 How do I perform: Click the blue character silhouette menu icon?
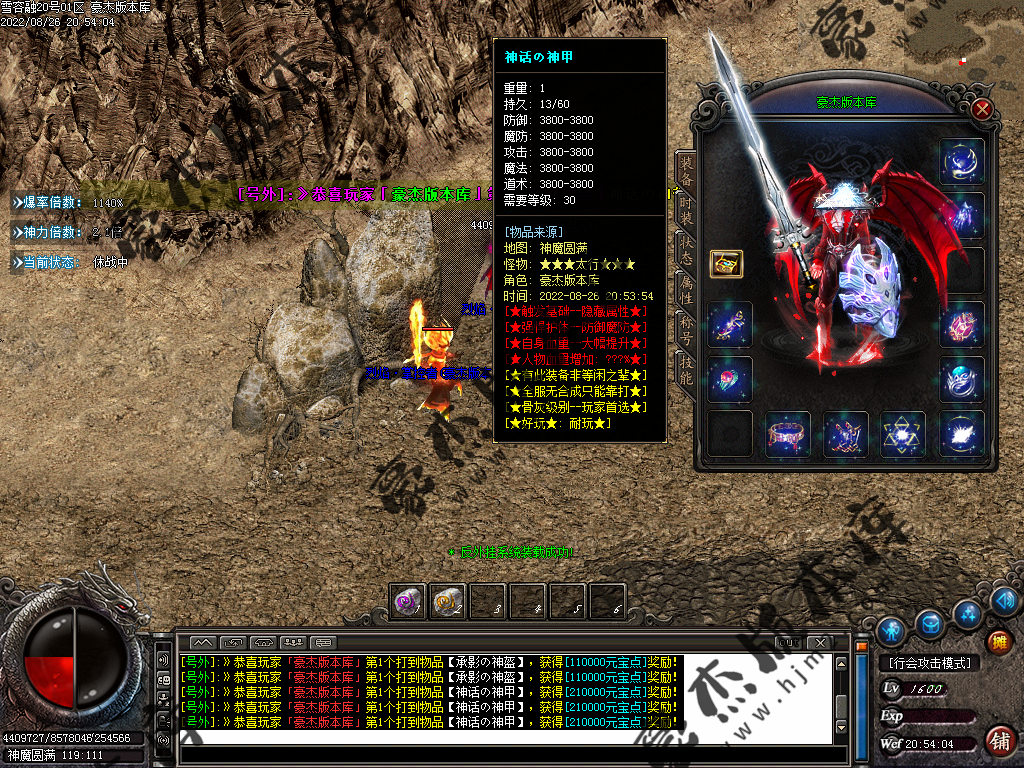click(x=890, y=630)
